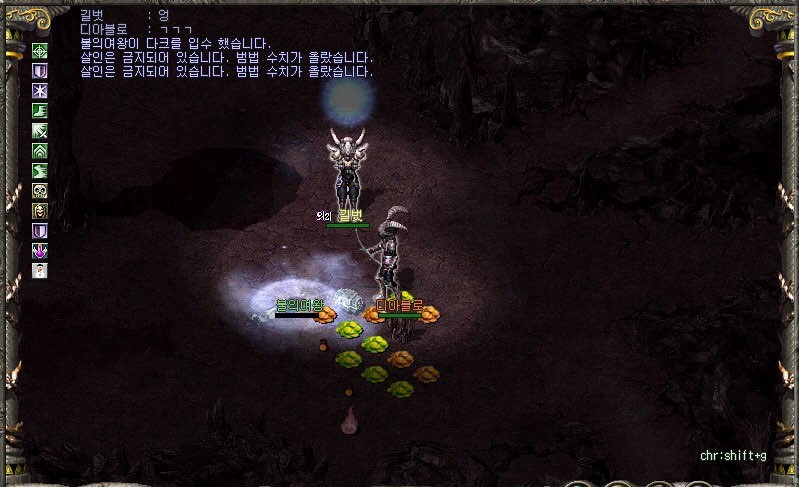799x487 pixels.
Task: Choose the green double-chevron buff icon
Action: click(x=41, y=151)
